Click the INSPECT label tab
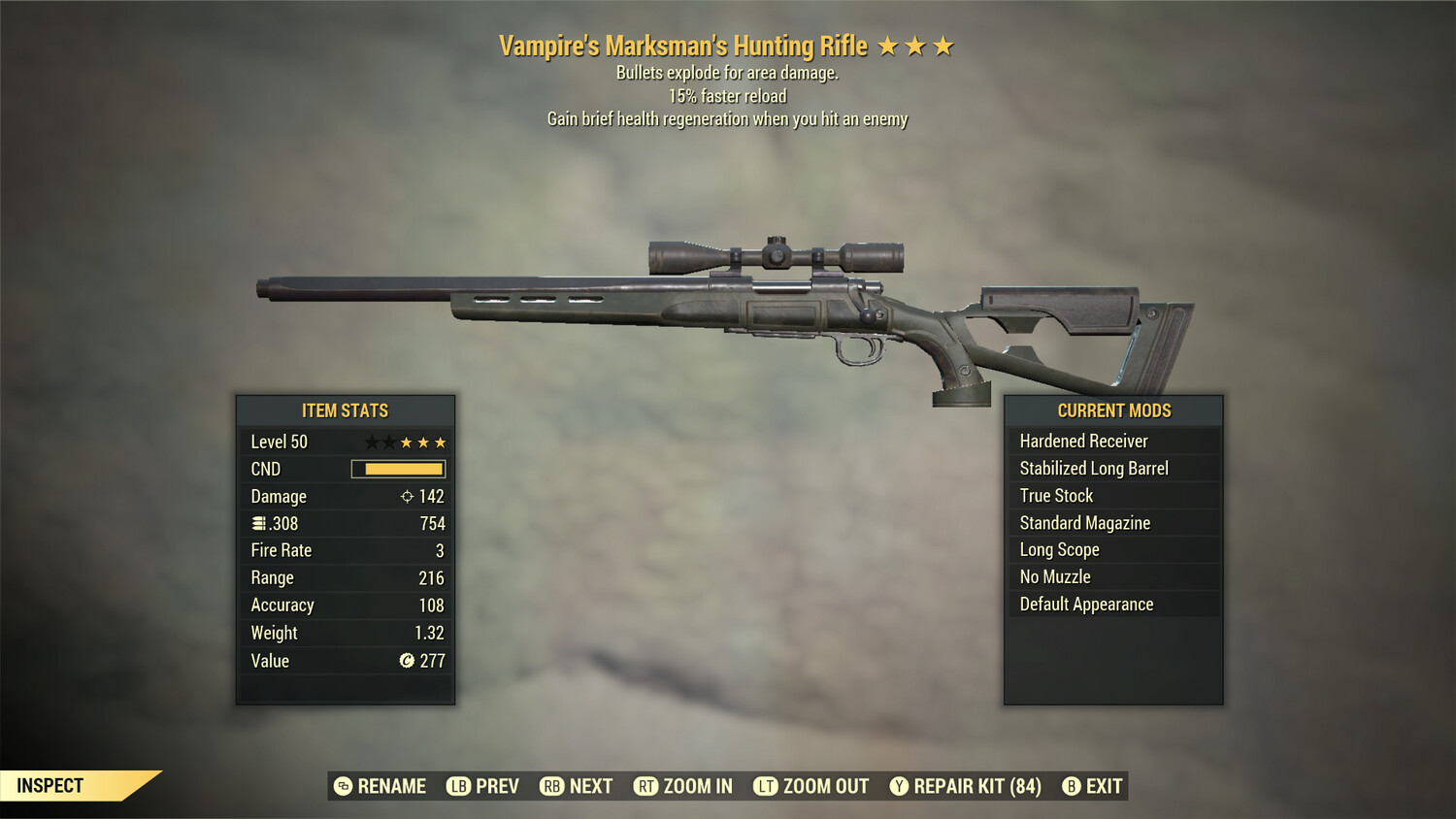The width and height of the screenshot is (1456, 819). (x=49, y=785)
